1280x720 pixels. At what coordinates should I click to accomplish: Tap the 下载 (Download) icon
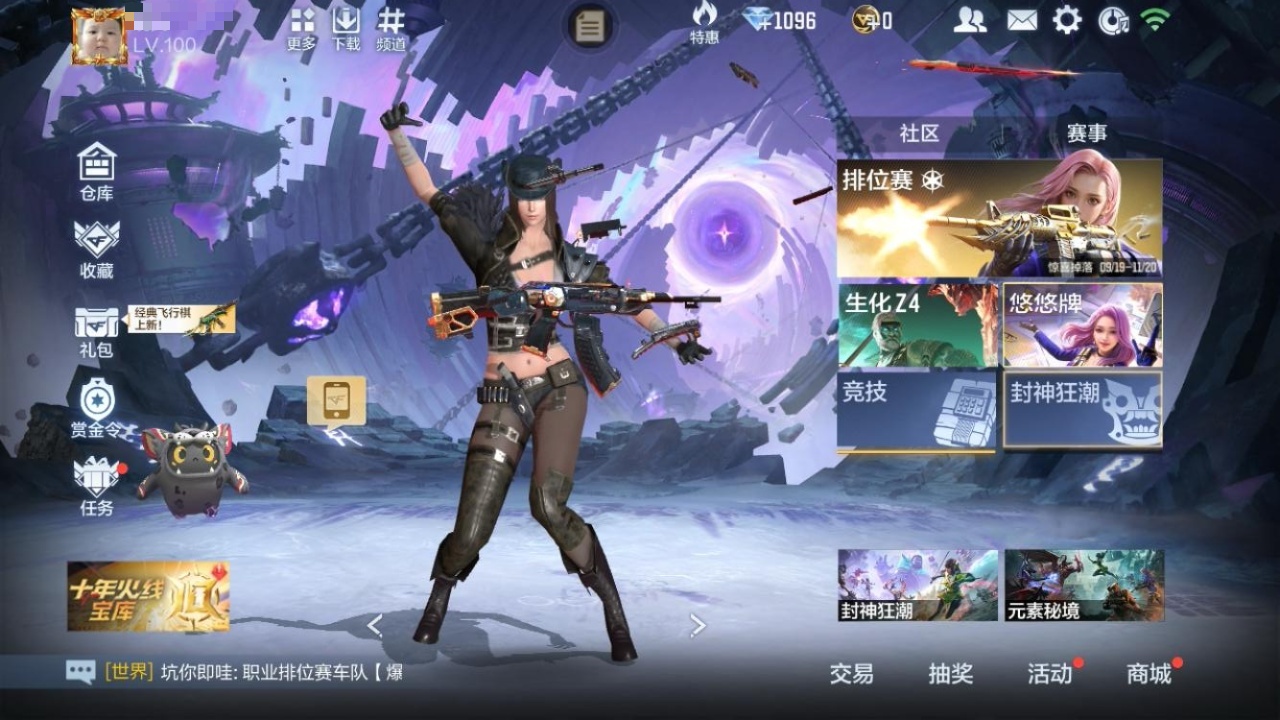point(346,28)
